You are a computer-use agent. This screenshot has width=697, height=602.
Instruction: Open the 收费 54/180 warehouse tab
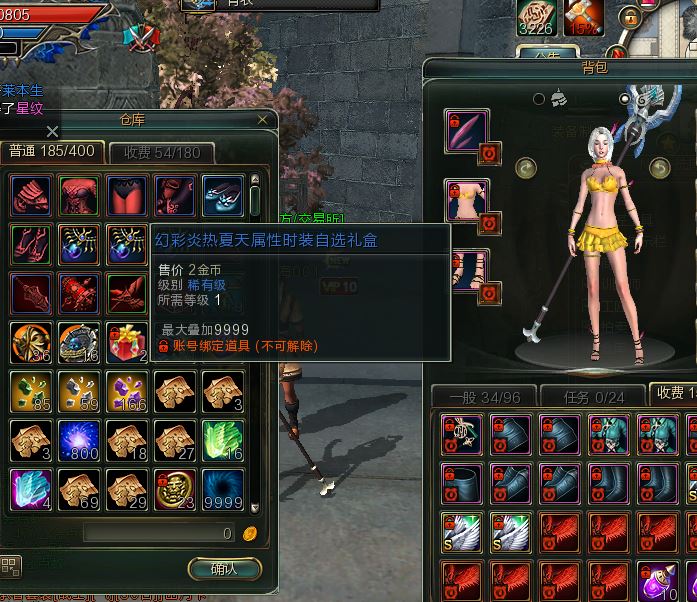tap(162, 153)
